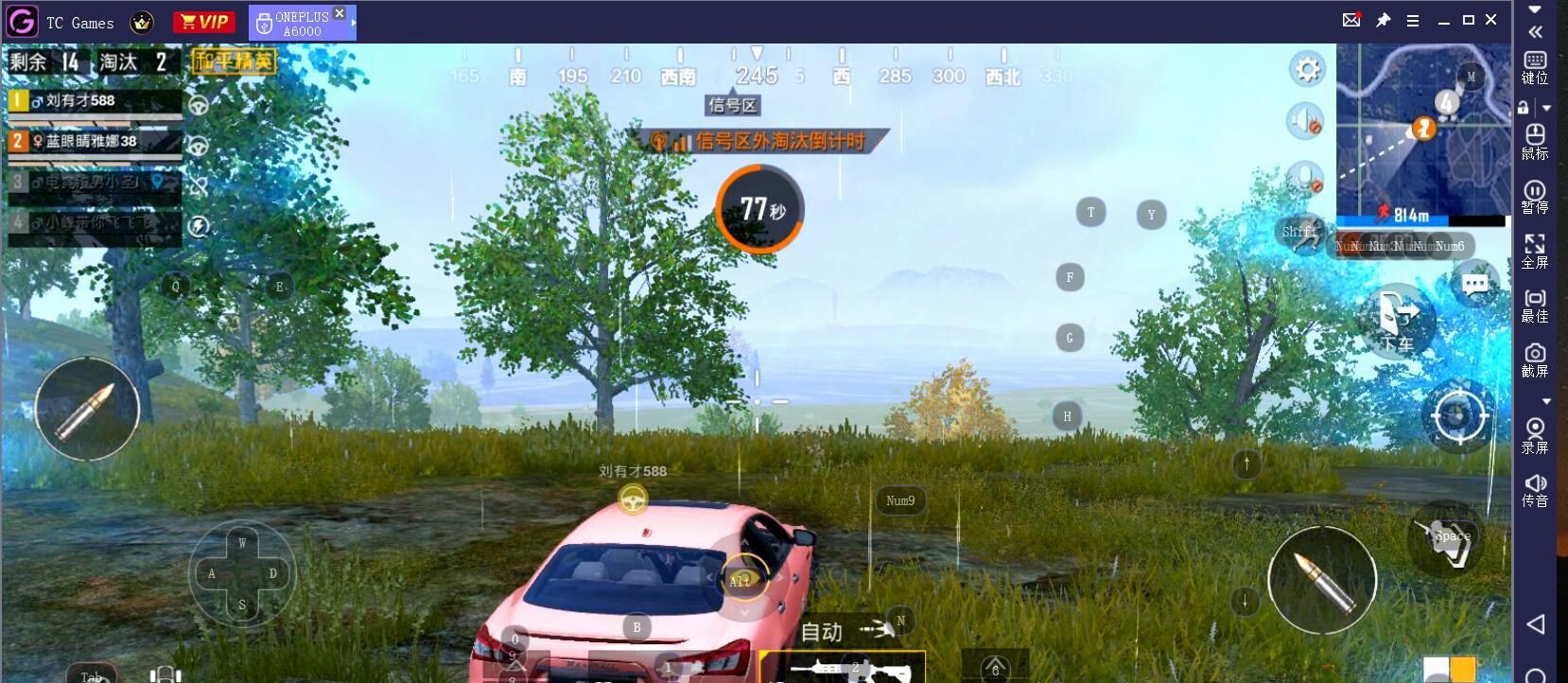
Task: Toggle the microphone icon
Action: coord(1305,177)
